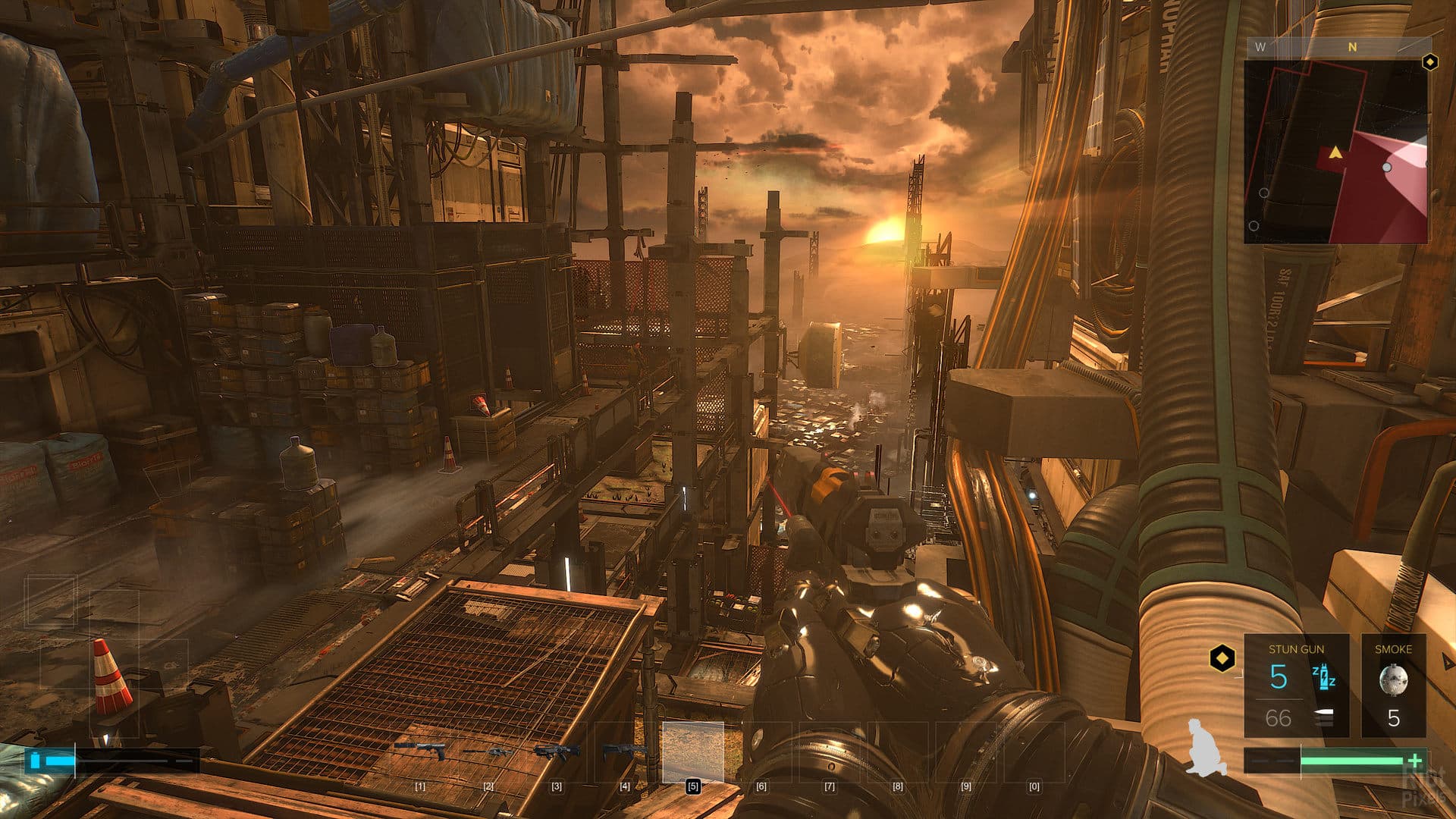Click the grey enemy dot on the minimap
Screen dimensions: 1456x819
(1387, 167)
